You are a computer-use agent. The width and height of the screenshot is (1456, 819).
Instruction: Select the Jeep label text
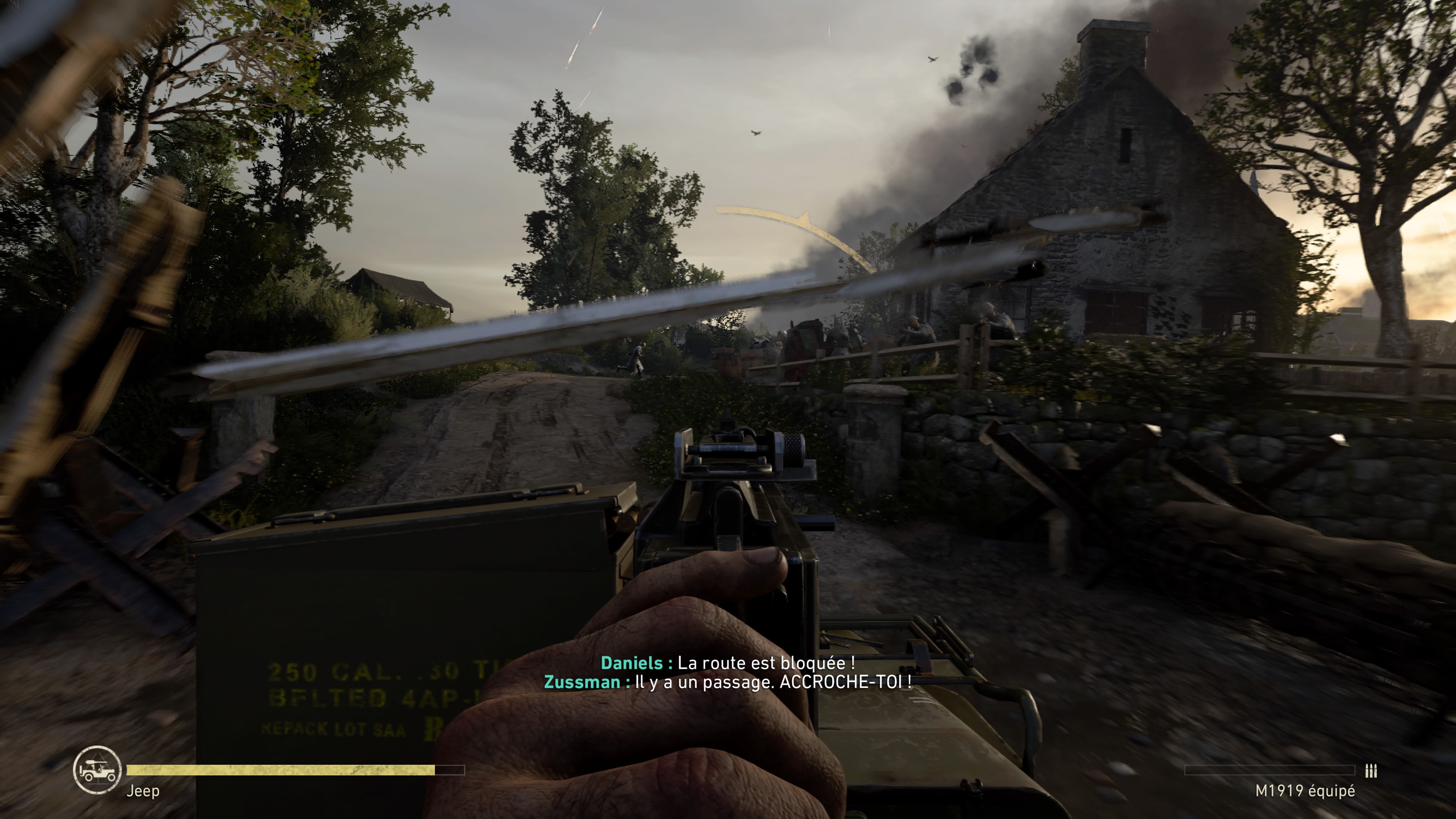[x=144, y=791]
